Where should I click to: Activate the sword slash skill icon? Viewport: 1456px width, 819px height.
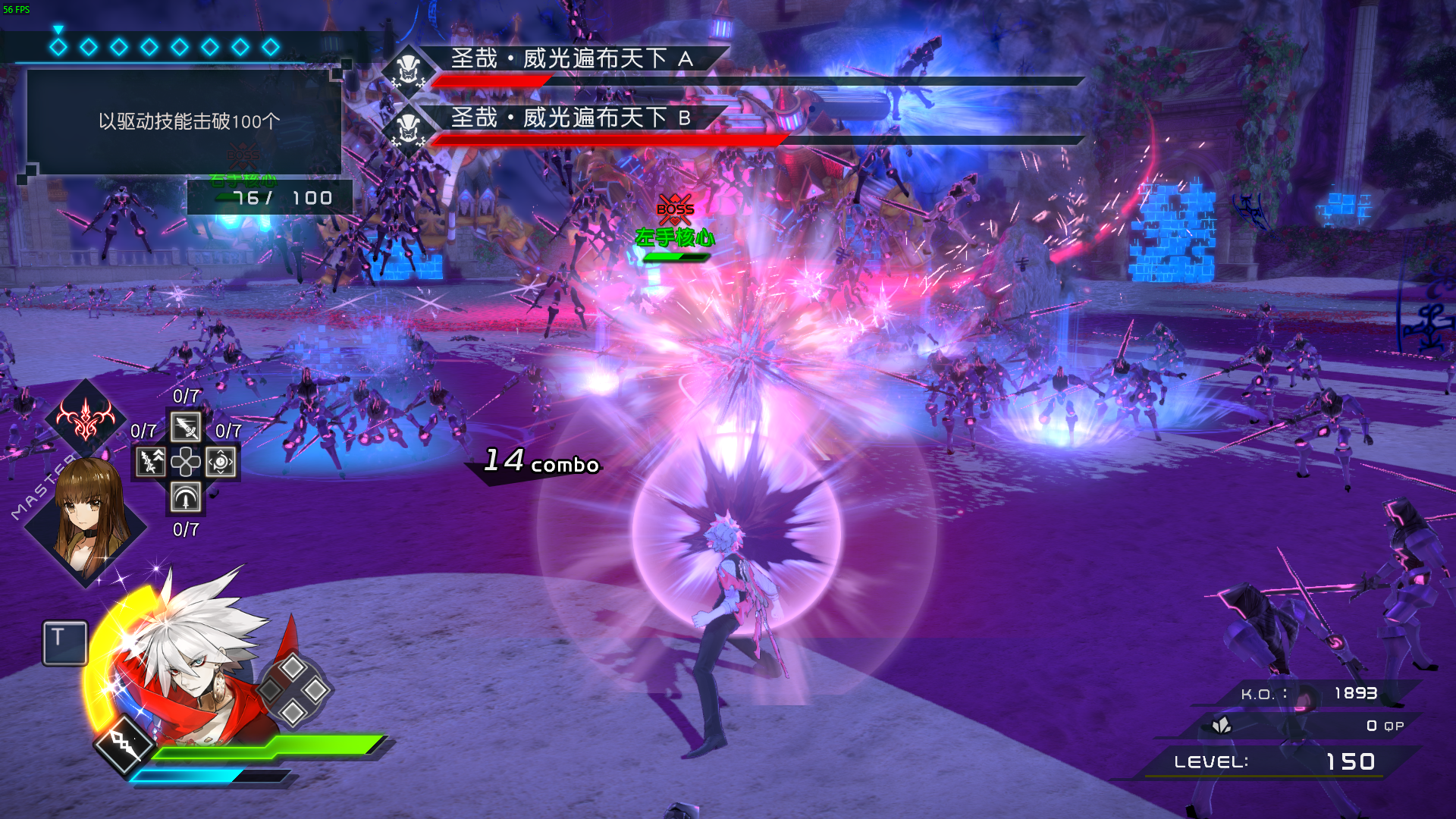[186, 427]
